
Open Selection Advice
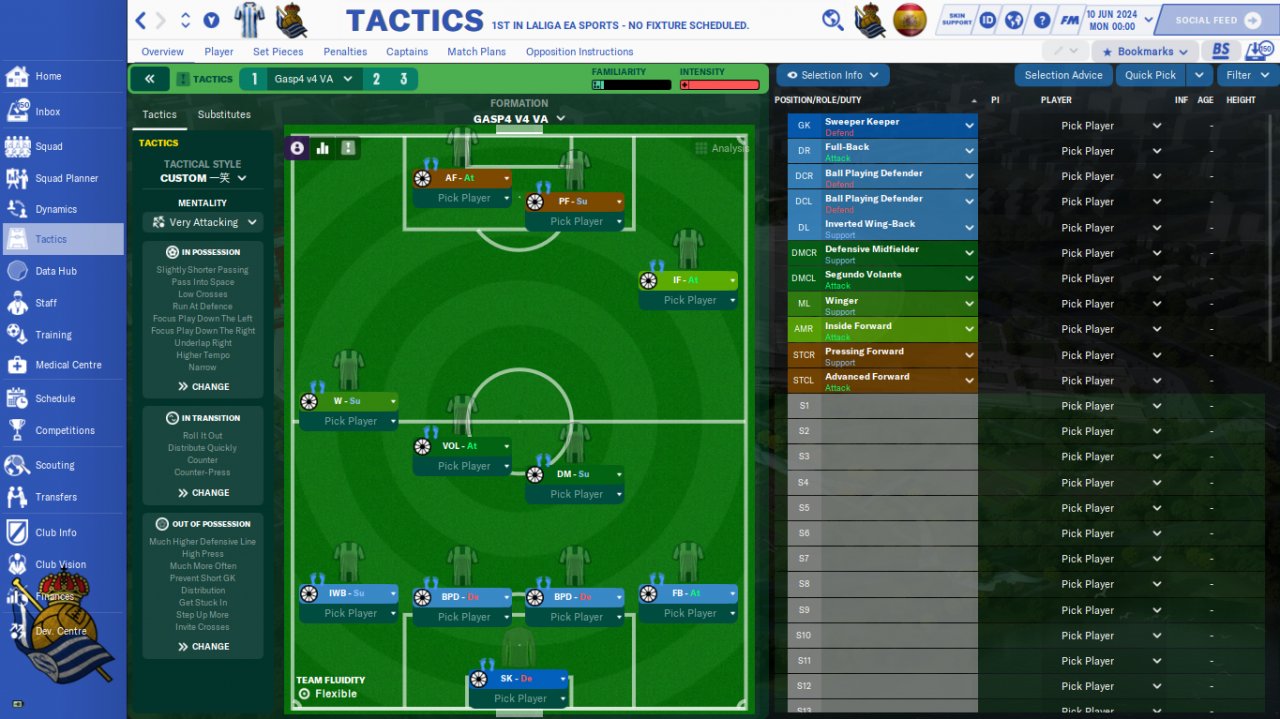pos(1063,75)
